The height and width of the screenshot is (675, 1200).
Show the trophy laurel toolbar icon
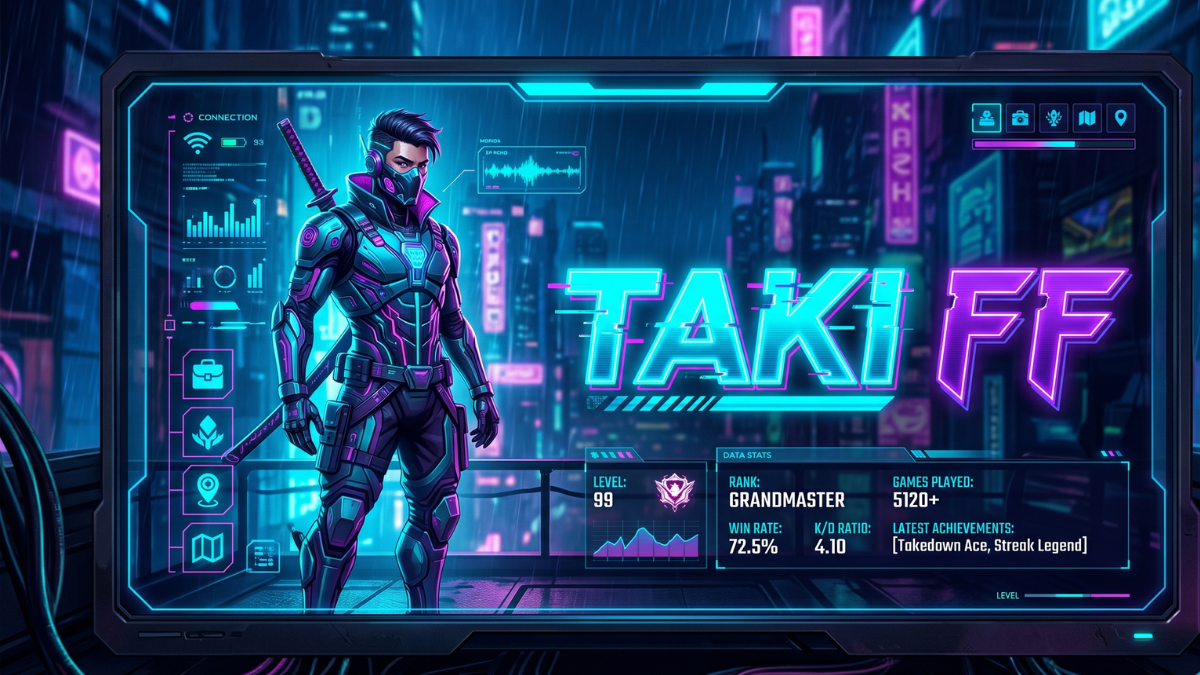pyautogui.click(x=1054, y=118)
